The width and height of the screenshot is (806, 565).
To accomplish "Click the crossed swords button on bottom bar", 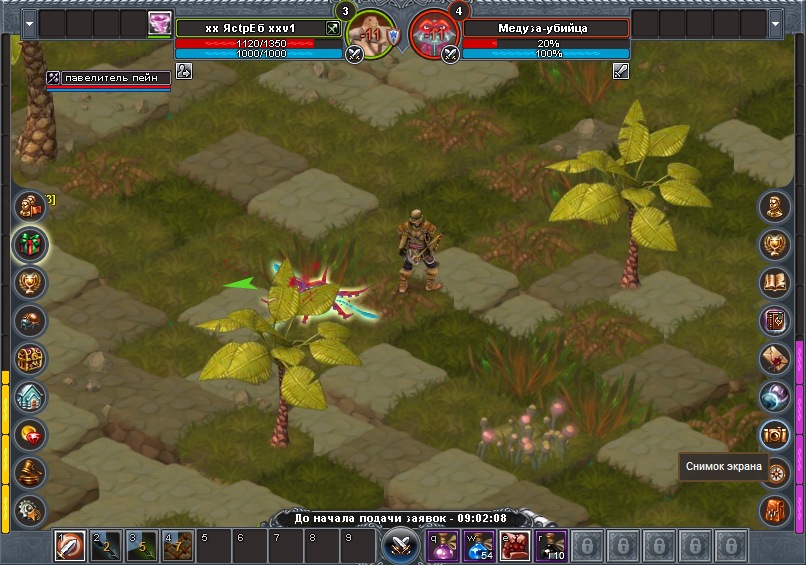I will coord(400,546).
